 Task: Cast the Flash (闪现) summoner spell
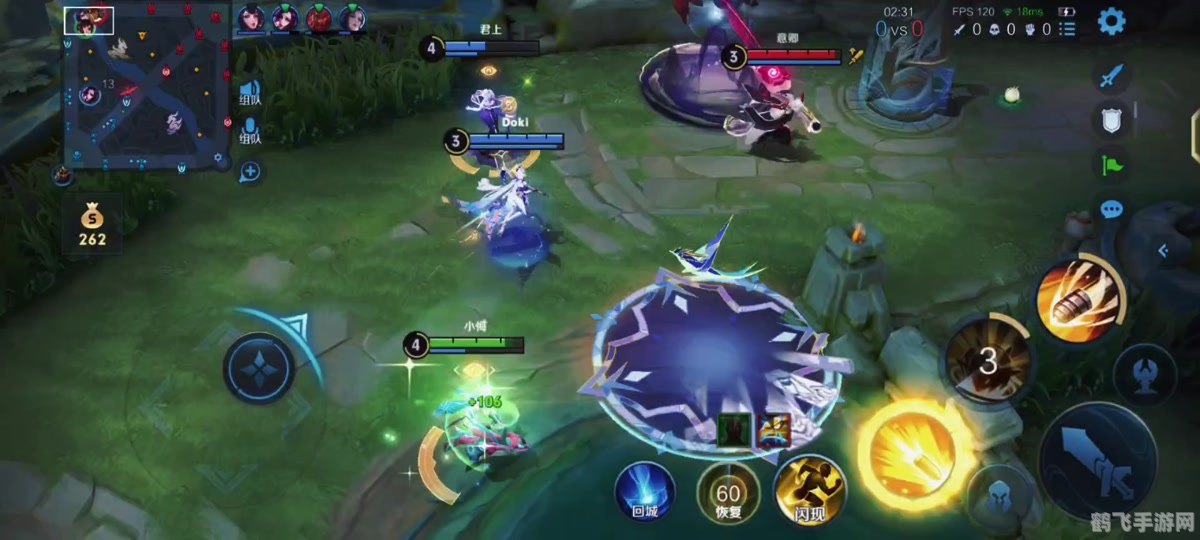pos(810,491)
